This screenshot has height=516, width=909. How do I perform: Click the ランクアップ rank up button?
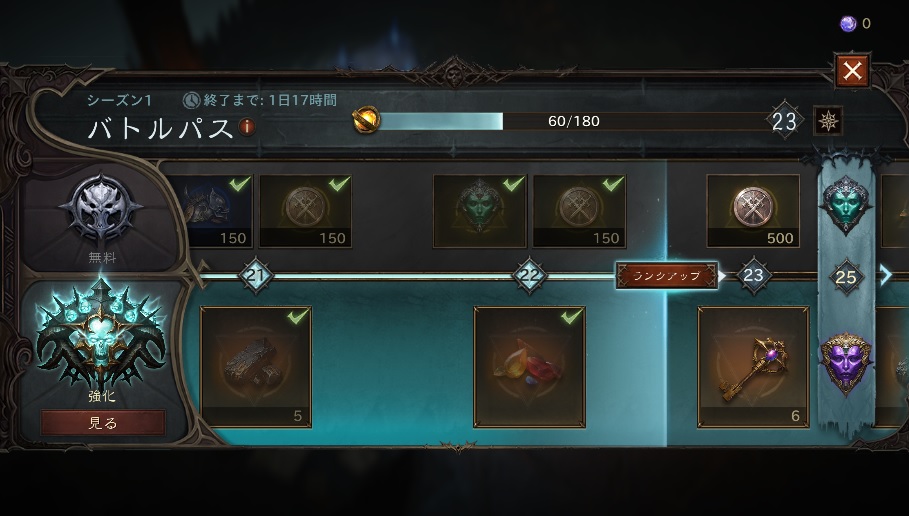(x=667, y=275)
